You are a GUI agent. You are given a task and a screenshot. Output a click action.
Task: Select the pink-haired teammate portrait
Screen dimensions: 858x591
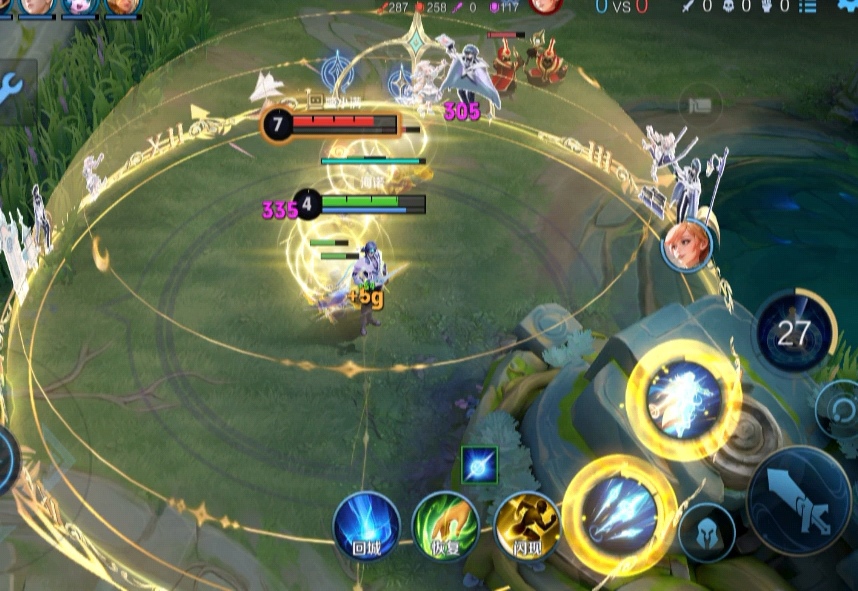[78, 6]
